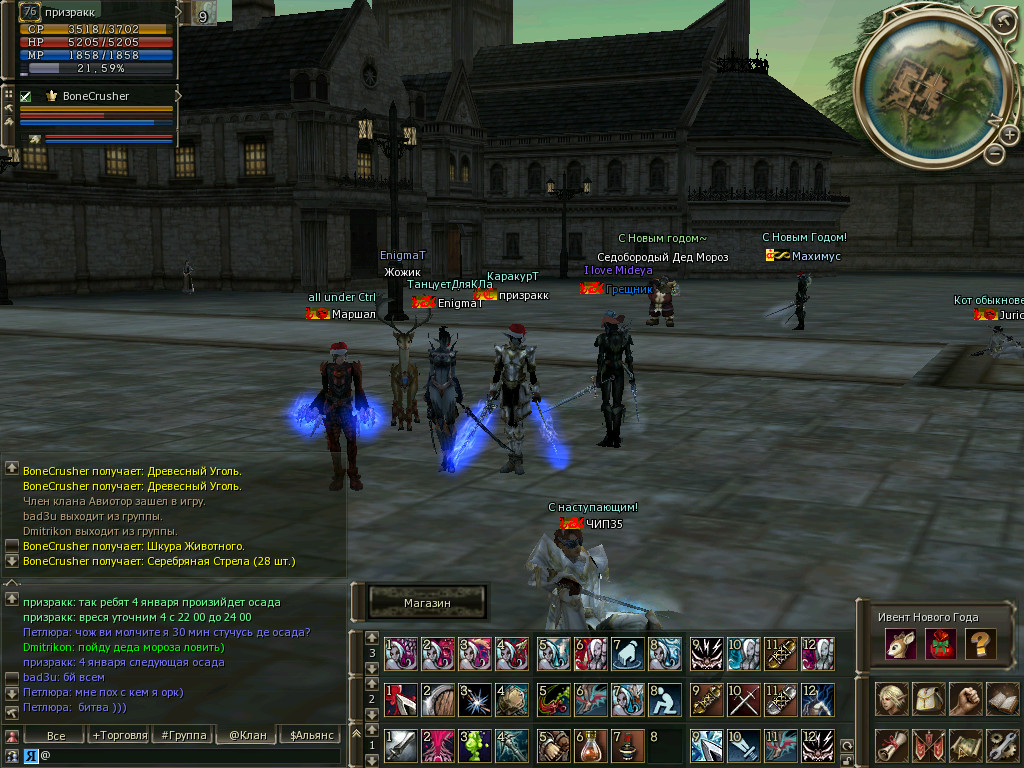This screenshot has width=1024, height=768.
Task: Open the Магазин shop button
Action: pyautogui.click(x=428, y=603)
